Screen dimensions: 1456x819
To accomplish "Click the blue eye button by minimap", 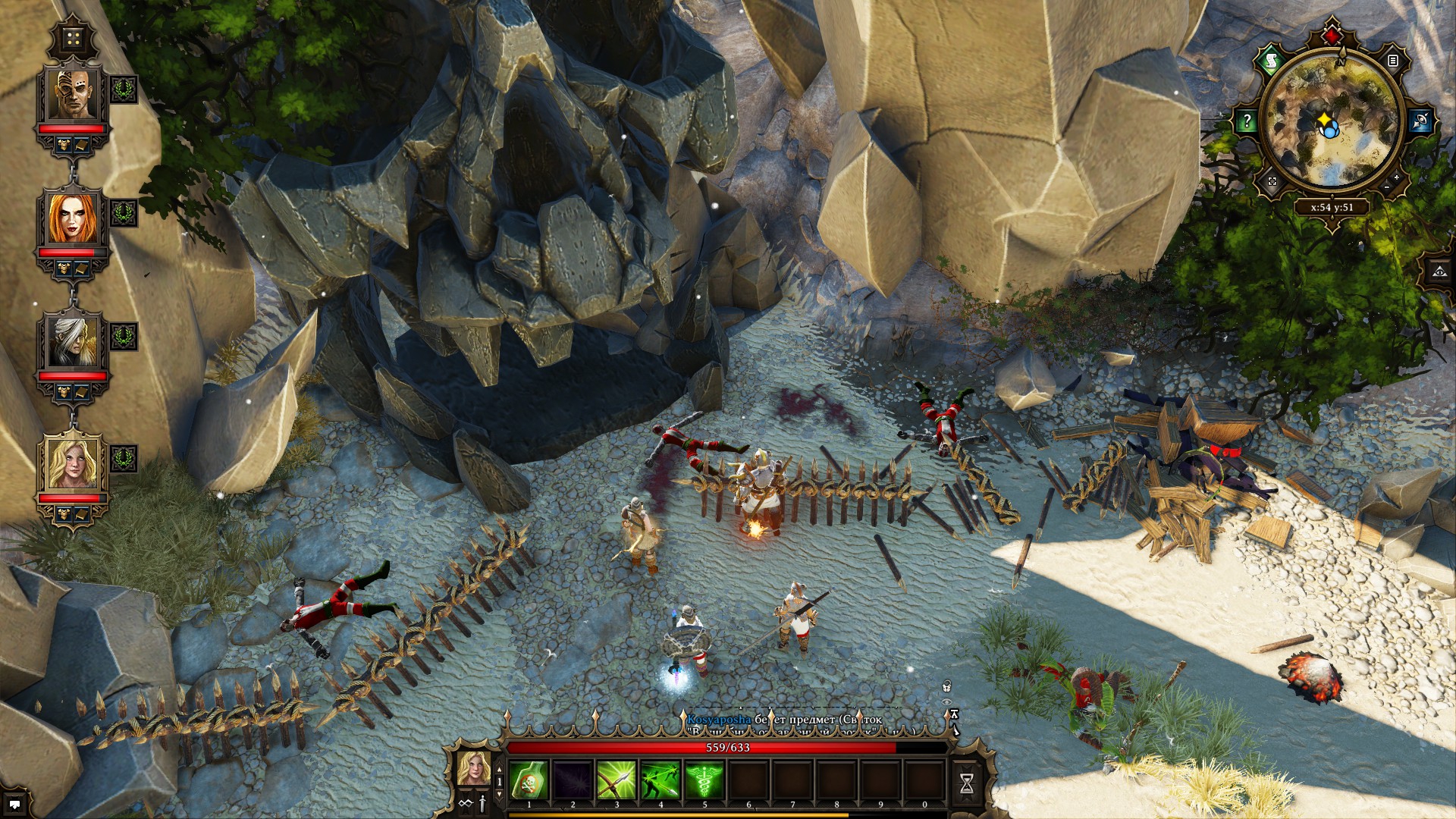I will (x=1420, y=121).
